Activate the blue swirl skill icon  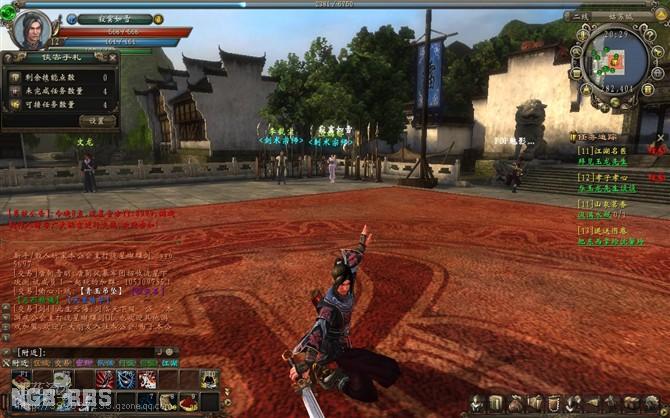click(126, 379)
